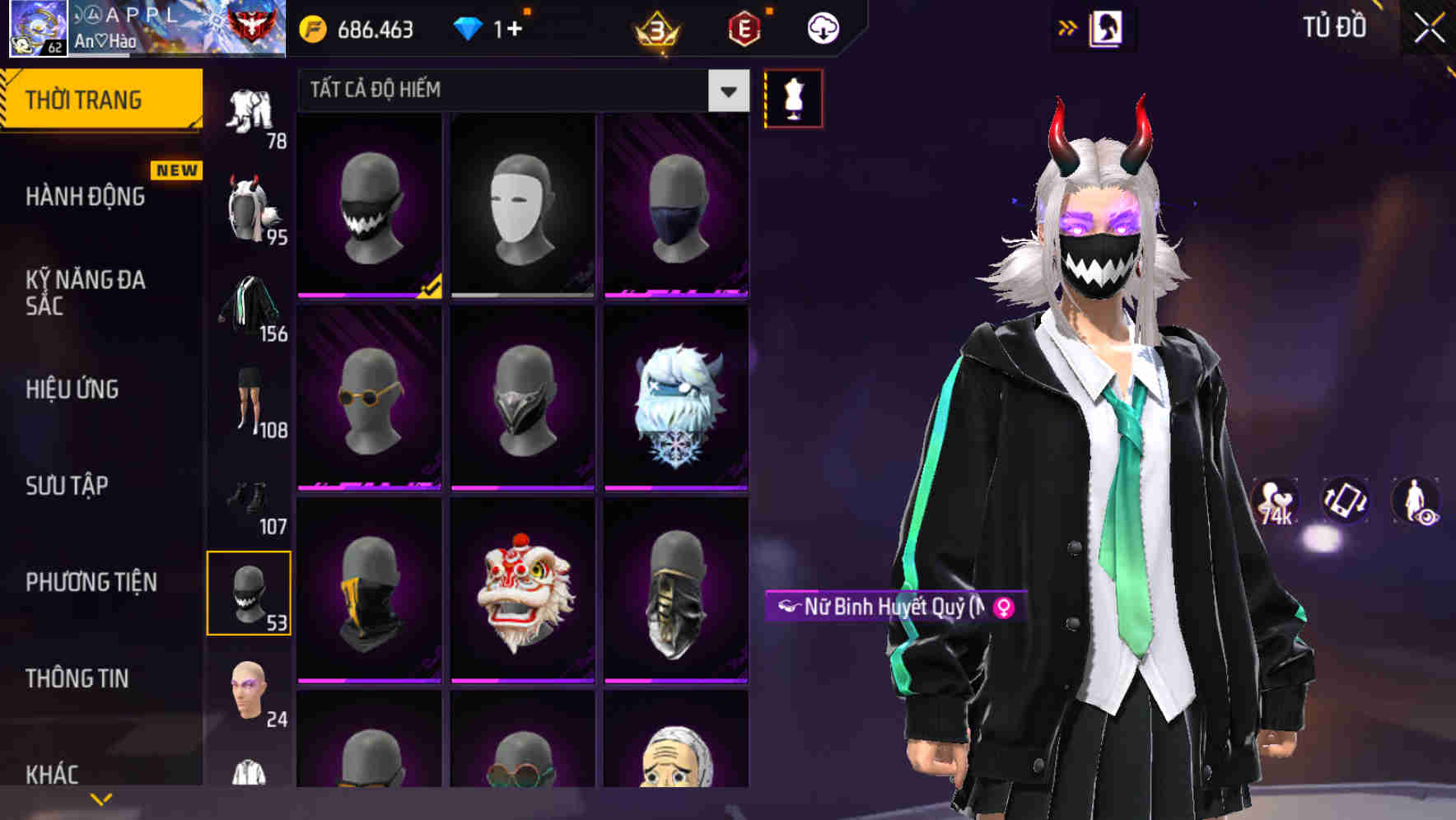Open the hat category with 95 items
This screenshot has width=1456, height=820.
[x=250, y=206]
